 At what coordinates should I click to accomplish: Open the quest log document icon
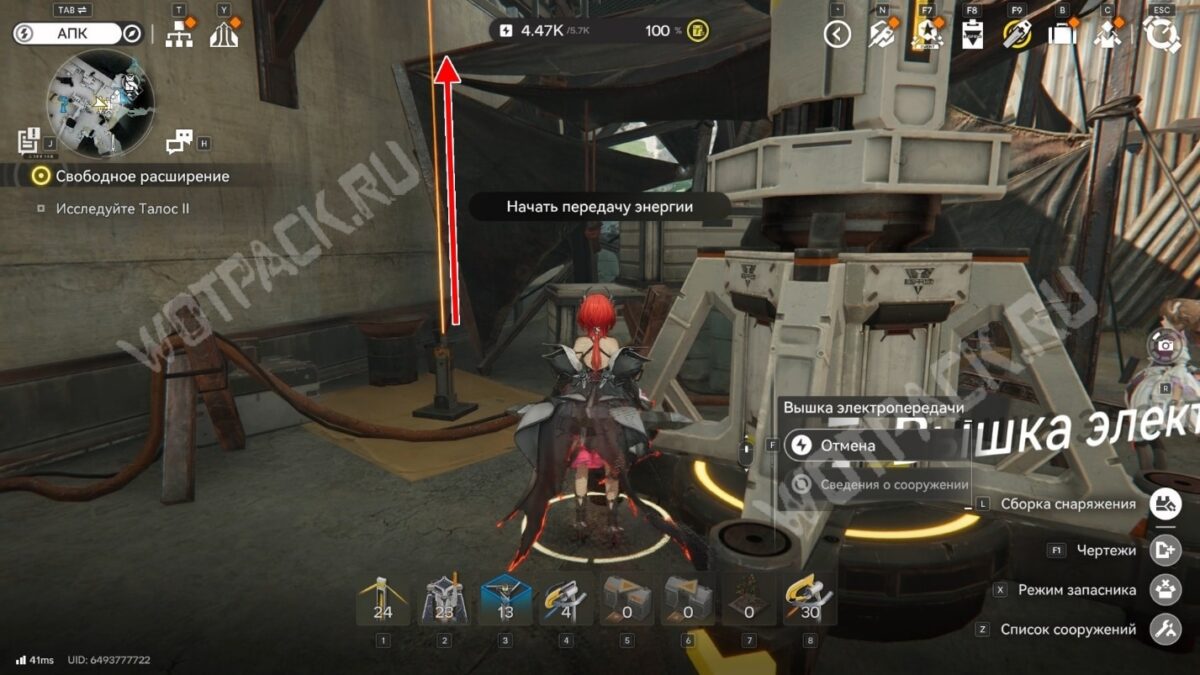click(x=29, y=142)
